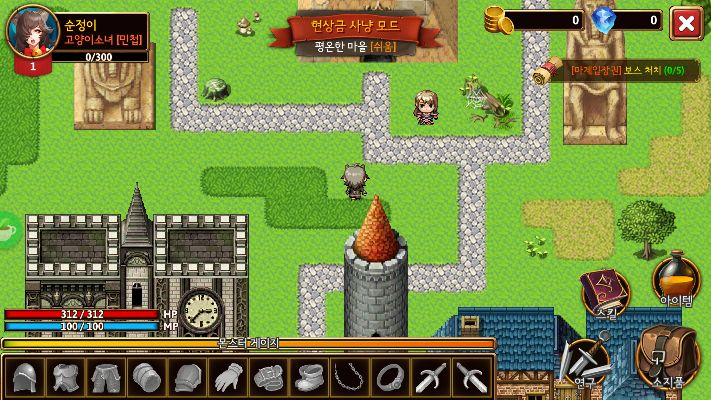711x400 pixels.
Task: Click the blue diamond currency icon
Action: (x=604, y=19)
